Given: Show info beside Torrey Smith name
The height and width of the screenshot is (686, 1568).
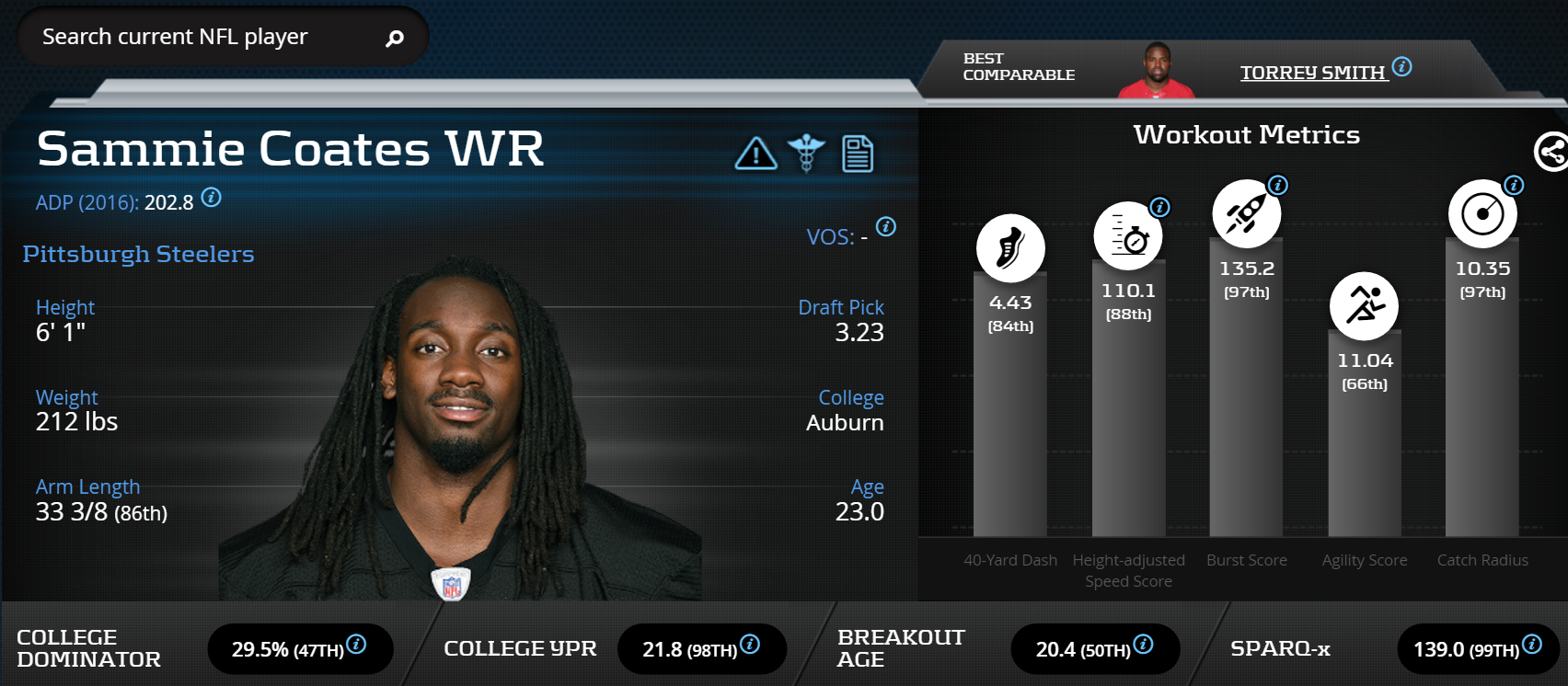Looking at the screenshot, I should (x=1402, y=66).
